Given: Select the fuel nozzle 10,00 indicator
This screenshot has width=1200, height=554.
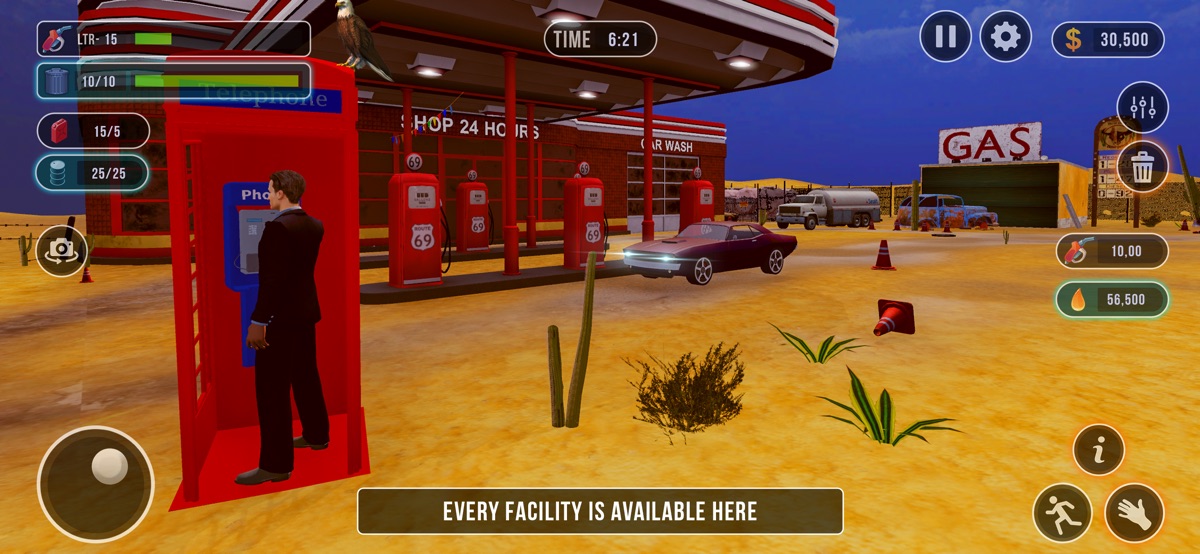Looking at the screenshot, I should [x=1112, y=251].
